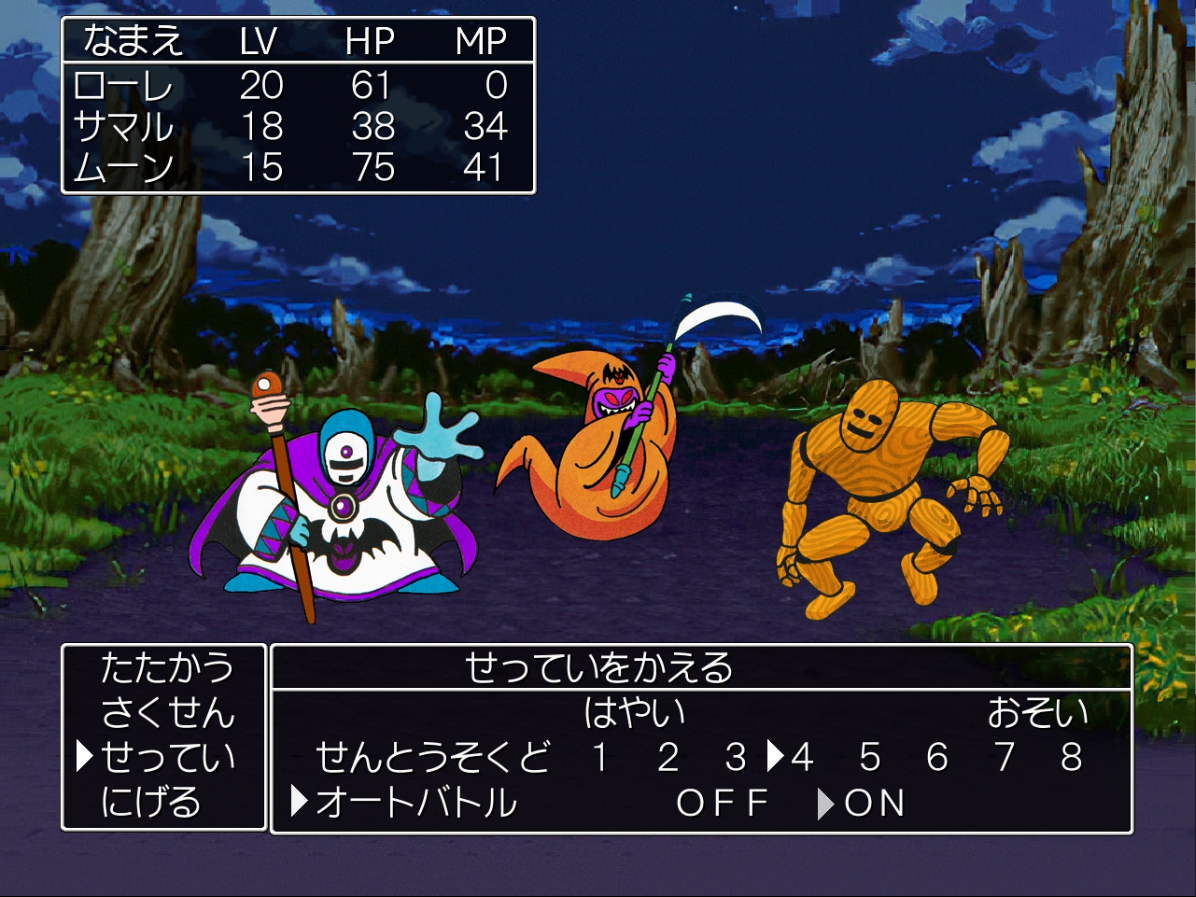Choose せってい settings command
The image size is (1196, 897).
click(166, 758)
